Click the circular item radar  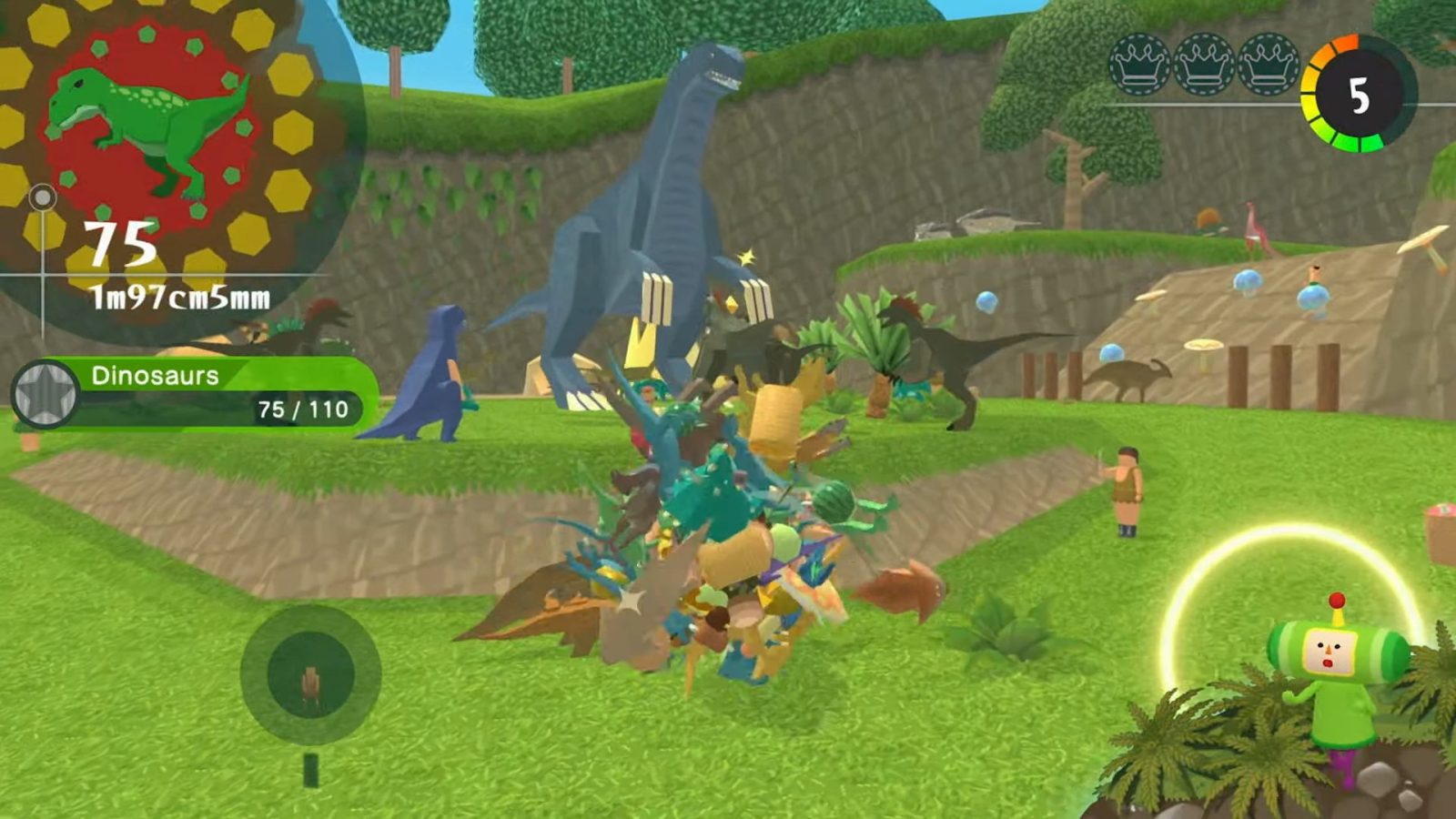coord(310,674)
